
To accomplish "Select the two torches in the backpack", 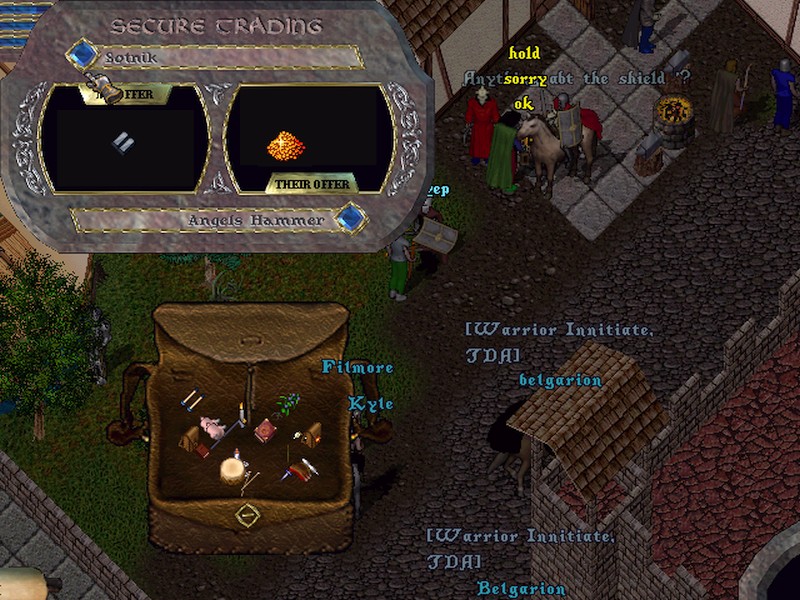I will [191, 401].
